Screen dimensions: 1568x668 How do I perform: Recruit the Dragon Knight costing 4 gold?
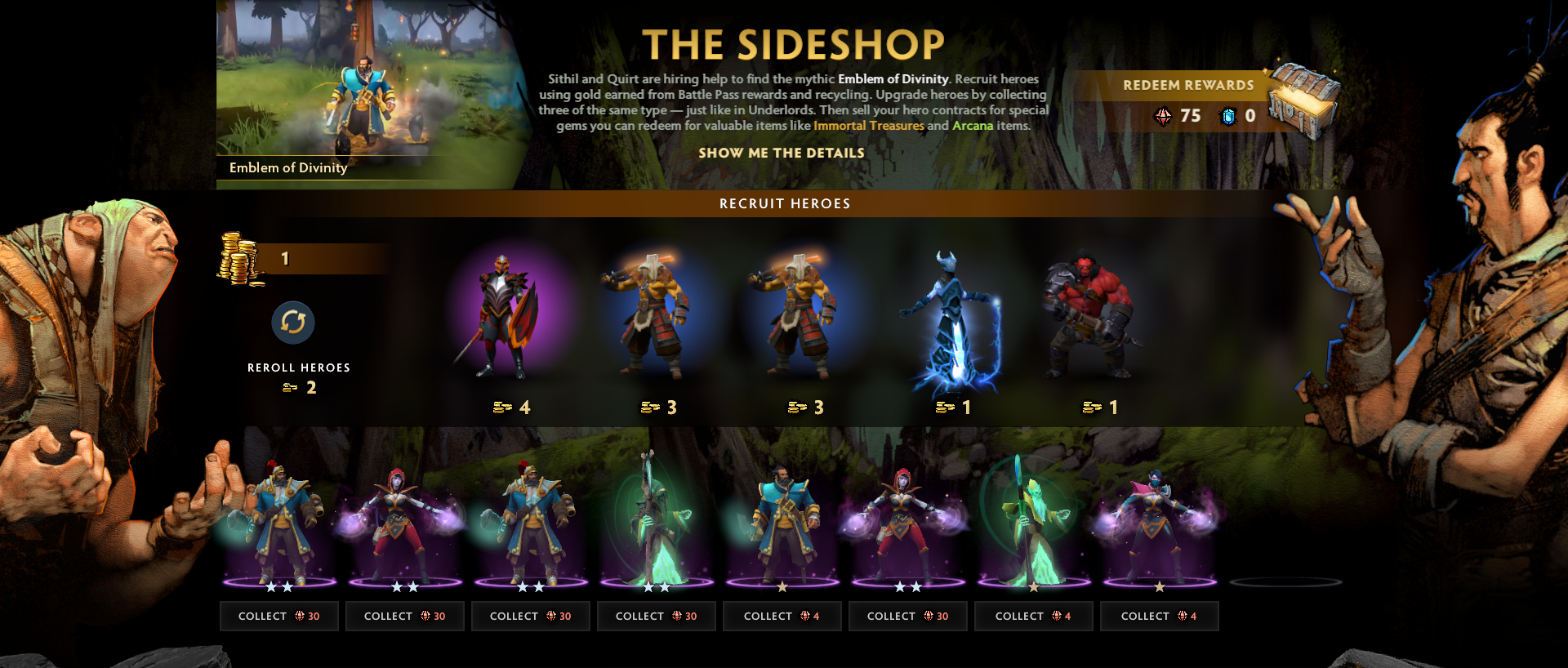[x=506, y=317]
